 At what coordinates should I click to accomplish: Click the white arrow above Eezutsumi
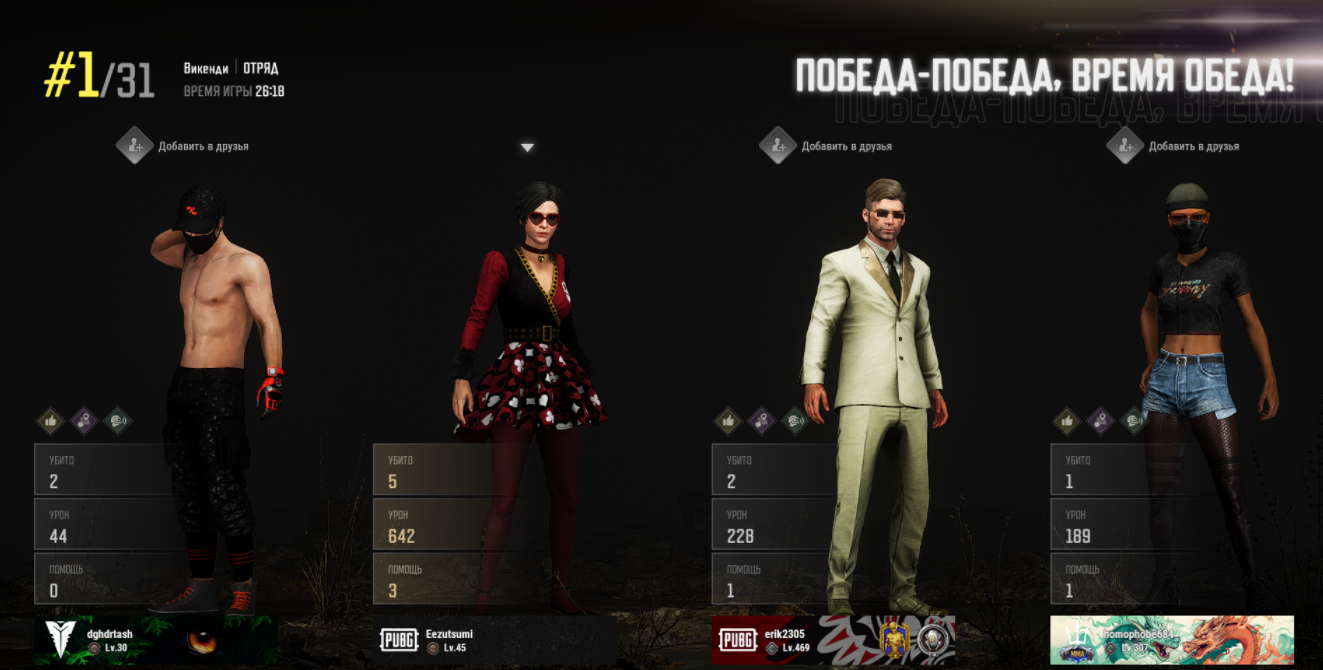coord(527,148)
